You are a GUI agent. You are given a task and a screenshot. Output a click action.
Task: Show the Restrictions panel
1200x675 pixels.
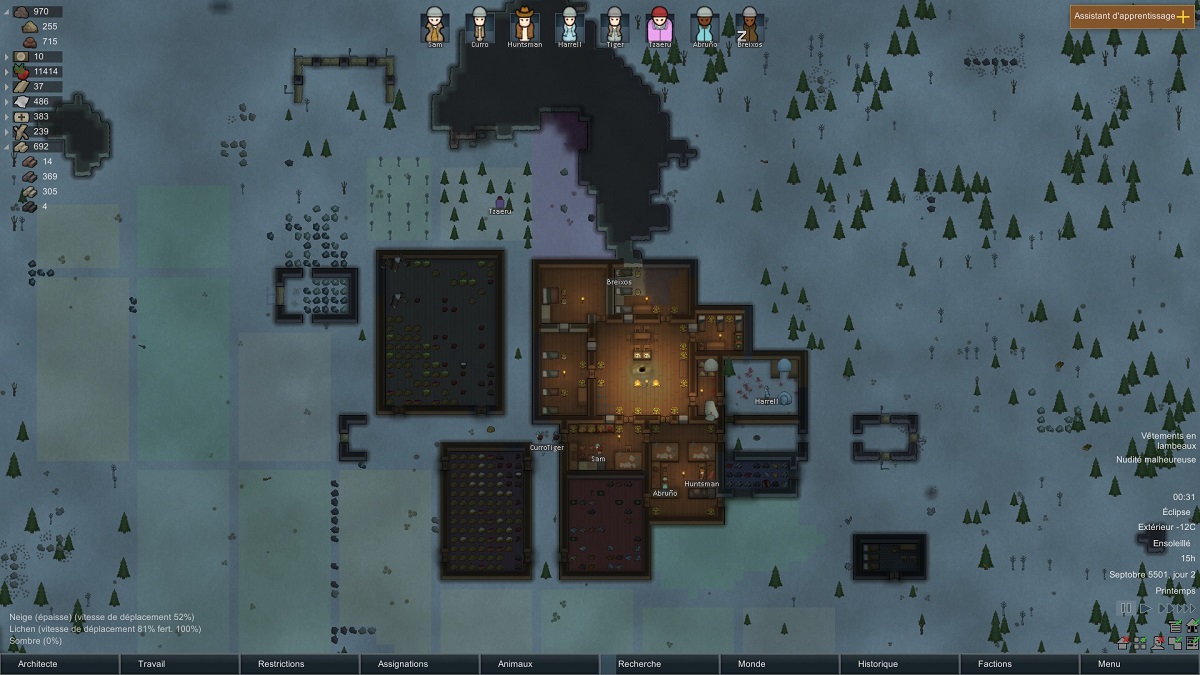(300, 664)
